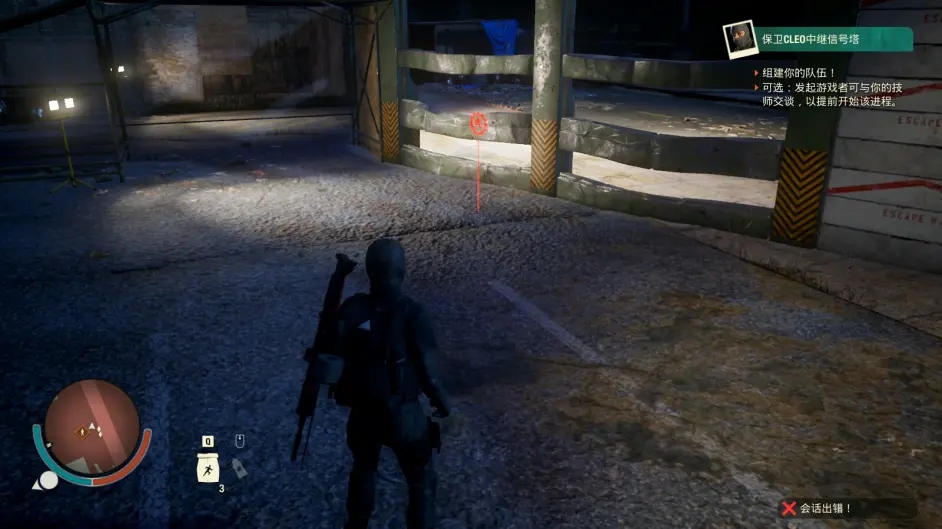Click the masked character portrait photo
This screenshot has width=942, height=529.
(740, 39)
